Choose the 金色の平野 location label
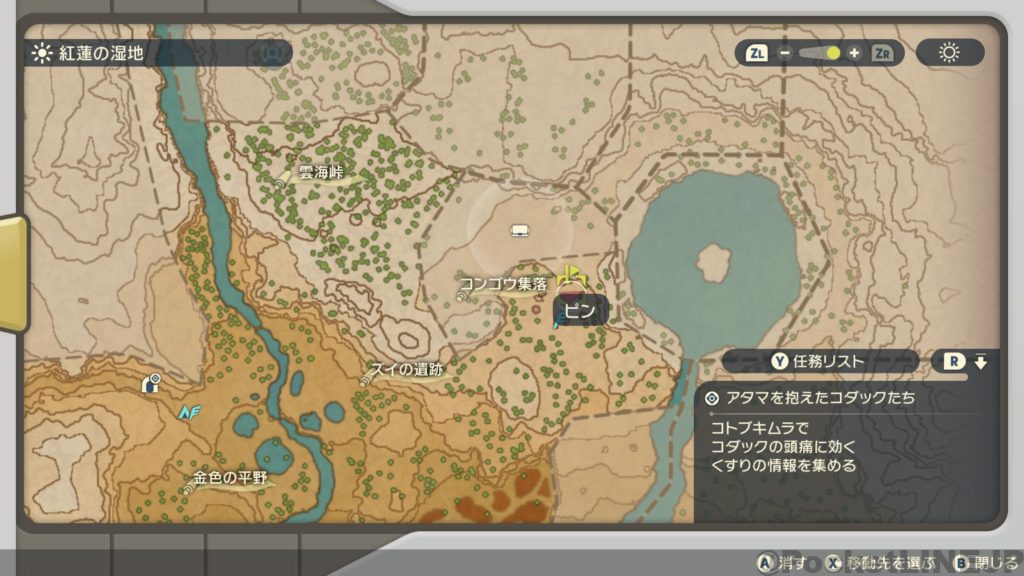1024x576 pixels. 230,478
